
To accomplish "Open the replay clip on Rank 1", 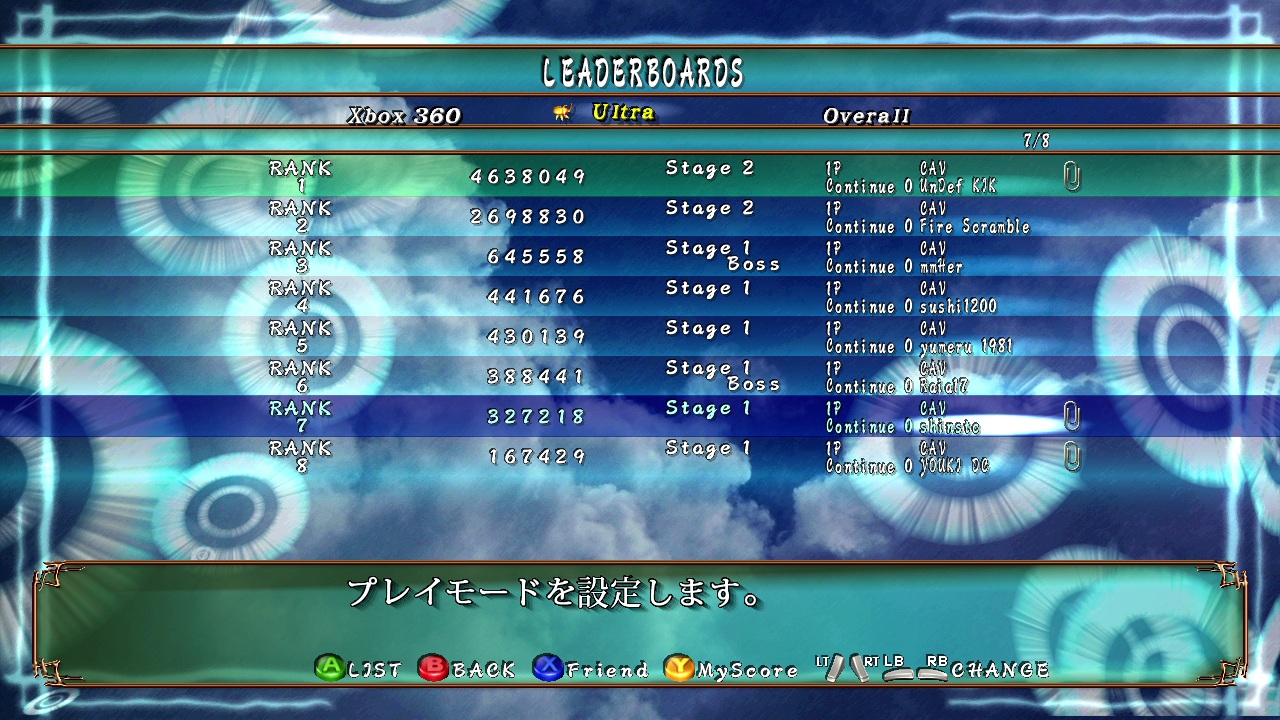I will click(1071, 177).
